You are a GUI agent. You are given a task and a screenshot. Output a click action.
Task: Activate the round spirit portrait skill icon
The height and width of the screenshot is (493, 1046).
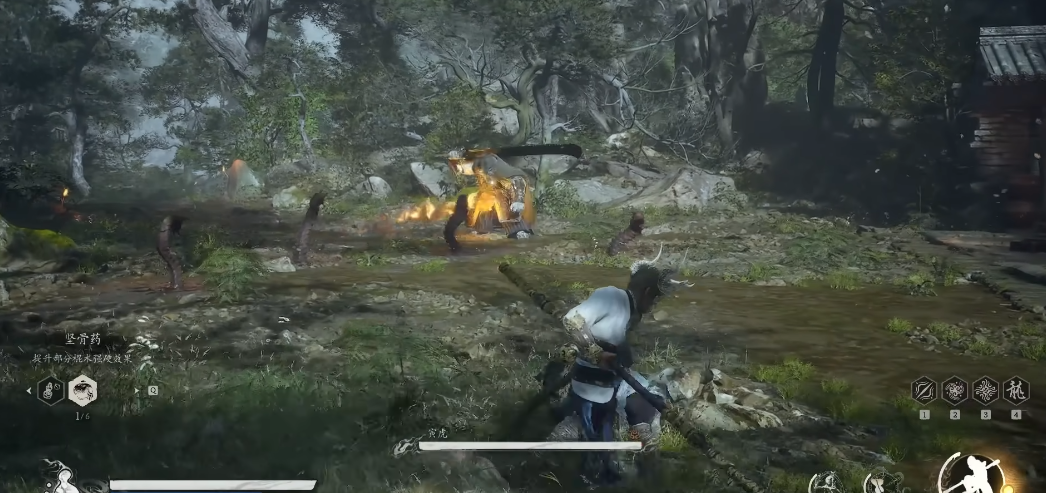827,483
